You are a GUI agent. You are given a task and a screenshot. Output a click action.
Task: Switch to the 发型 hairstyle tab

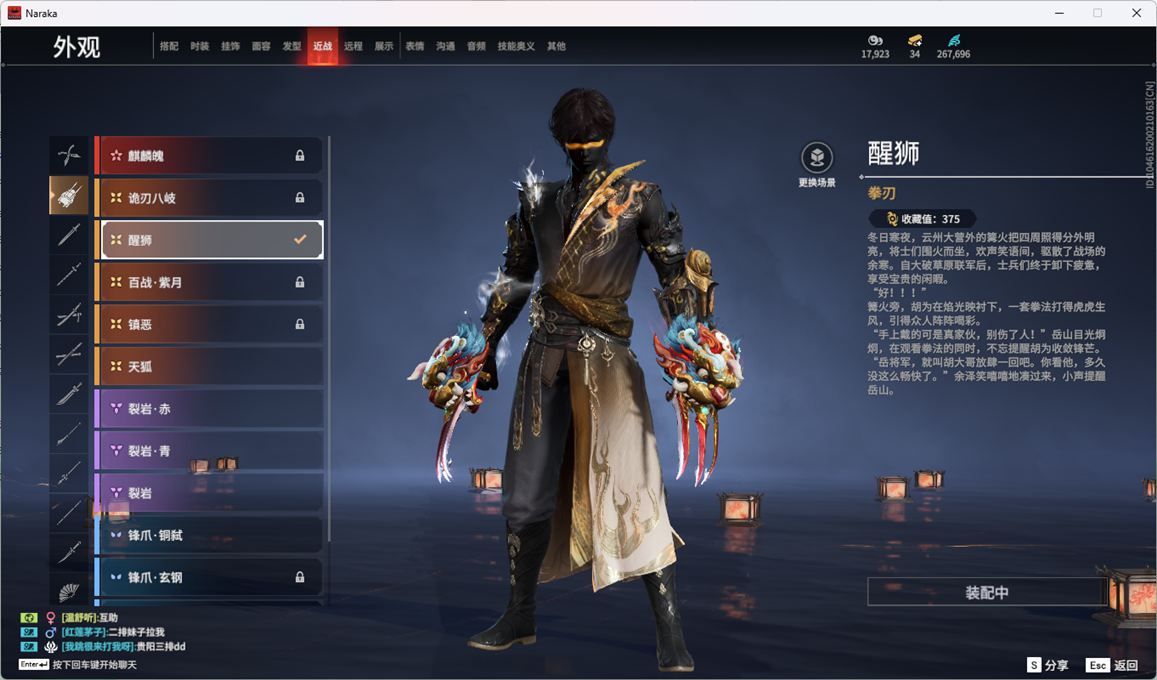tap(292, 46)
